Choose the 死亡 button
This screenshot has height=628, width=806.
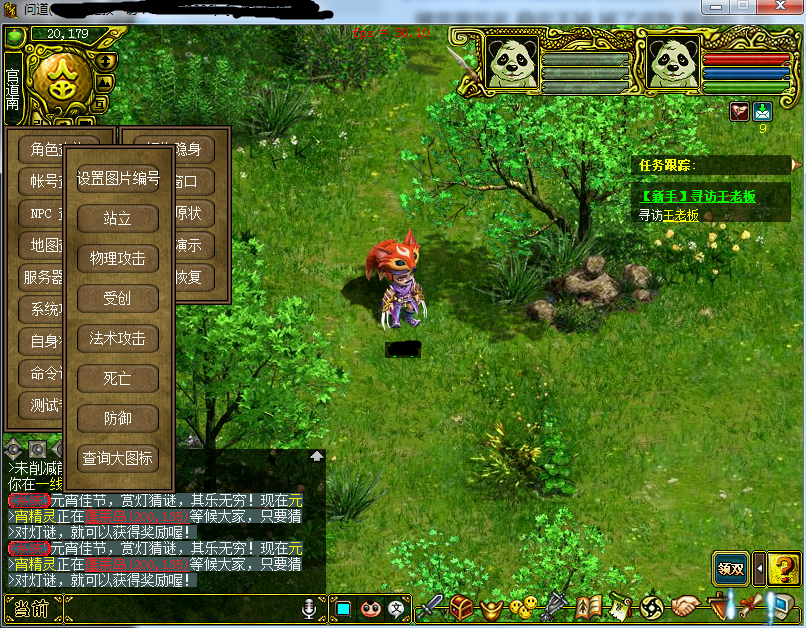click(118, 378)
